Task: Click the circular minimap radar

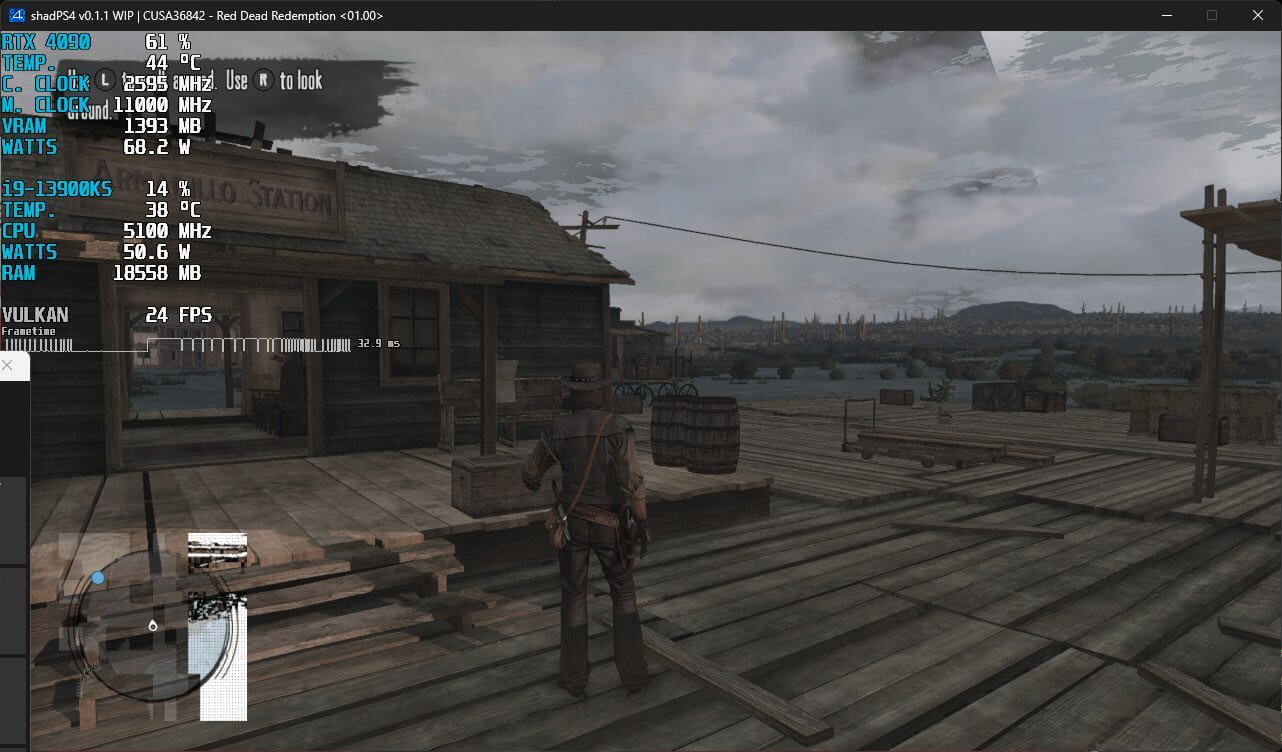Action: 150,626
